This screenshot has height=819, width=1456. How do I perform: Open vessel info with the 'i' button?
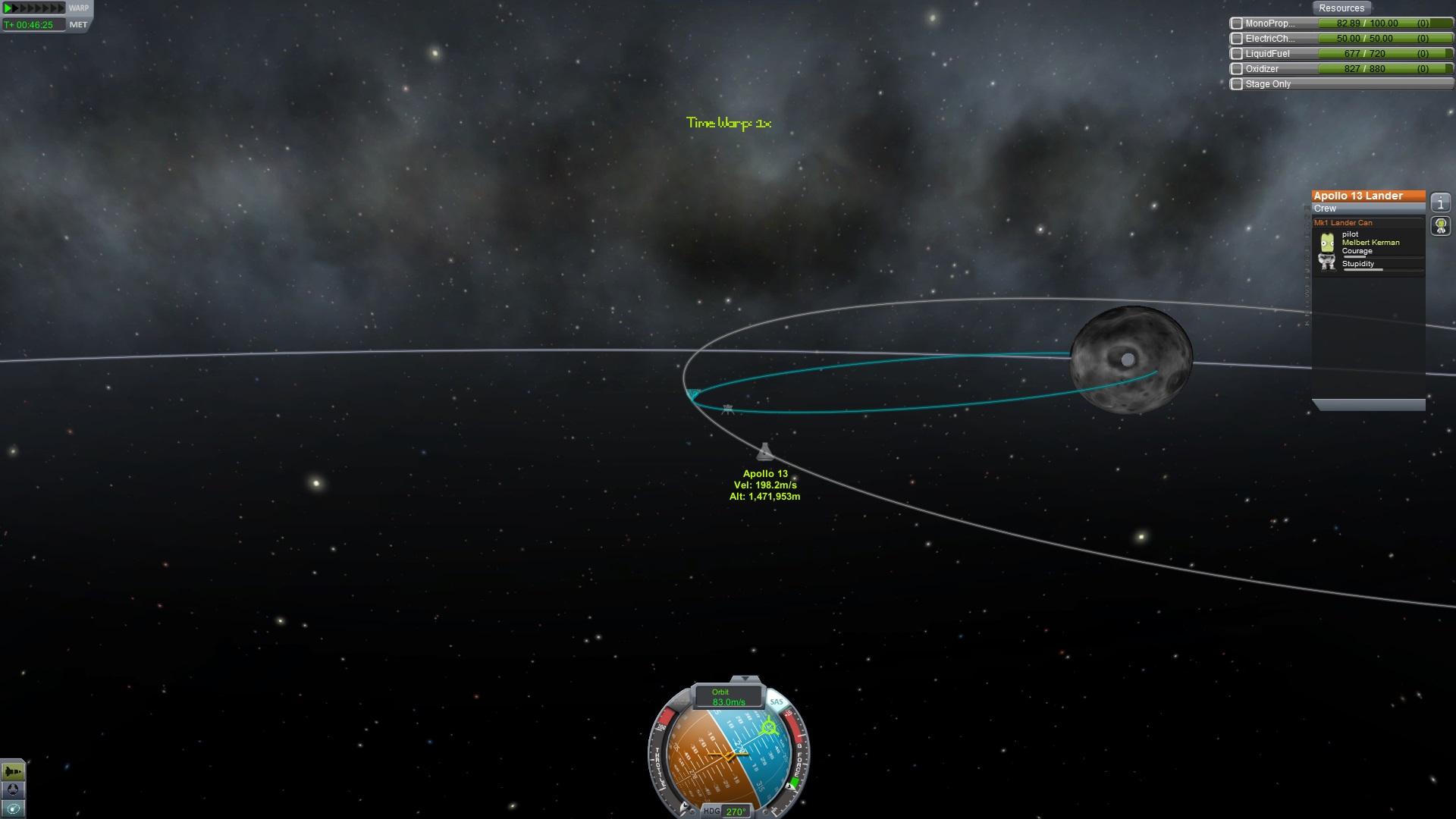point(1441,203)
